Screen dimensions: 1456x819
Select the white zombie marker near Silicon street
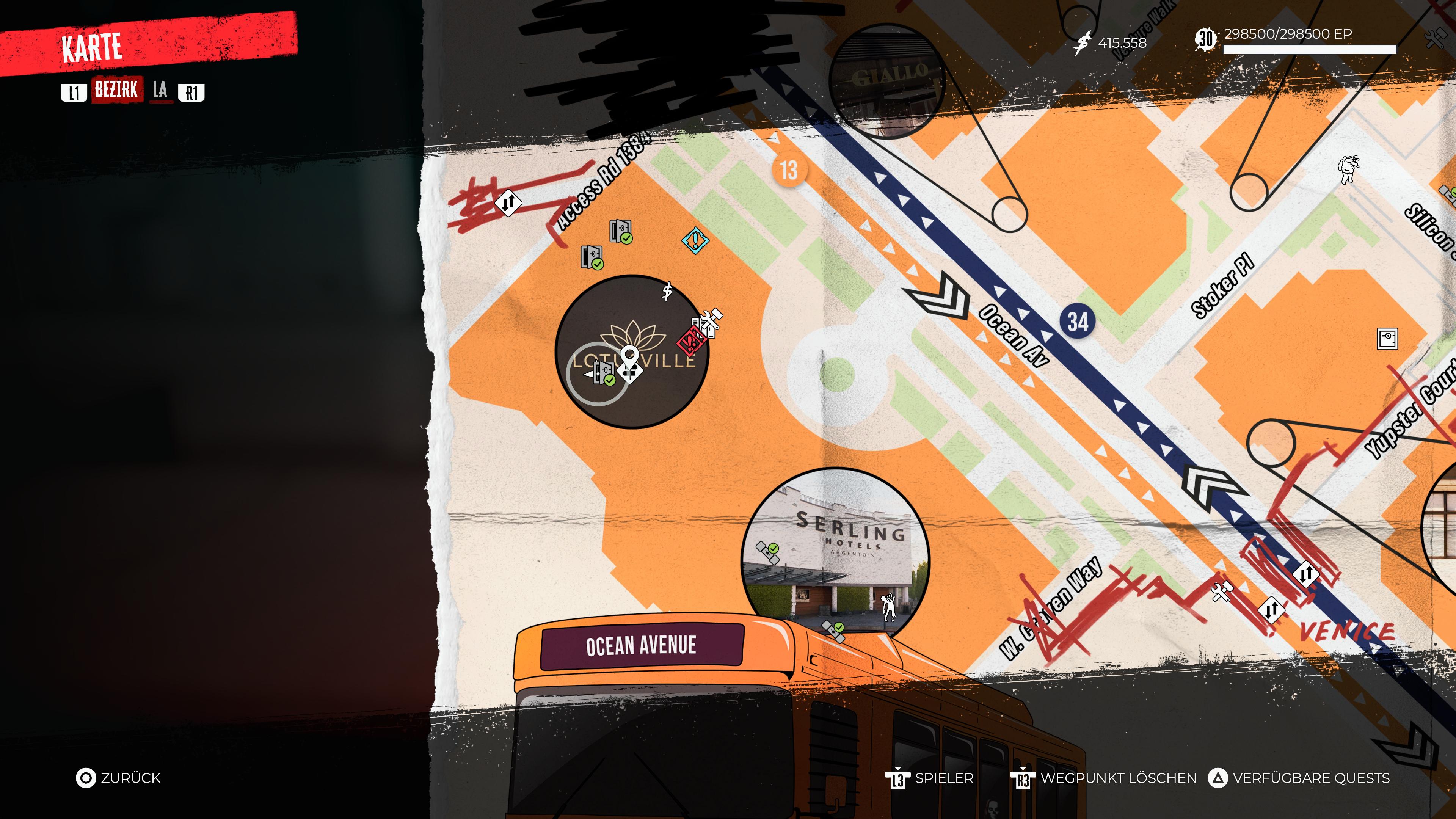(1348, 168)
